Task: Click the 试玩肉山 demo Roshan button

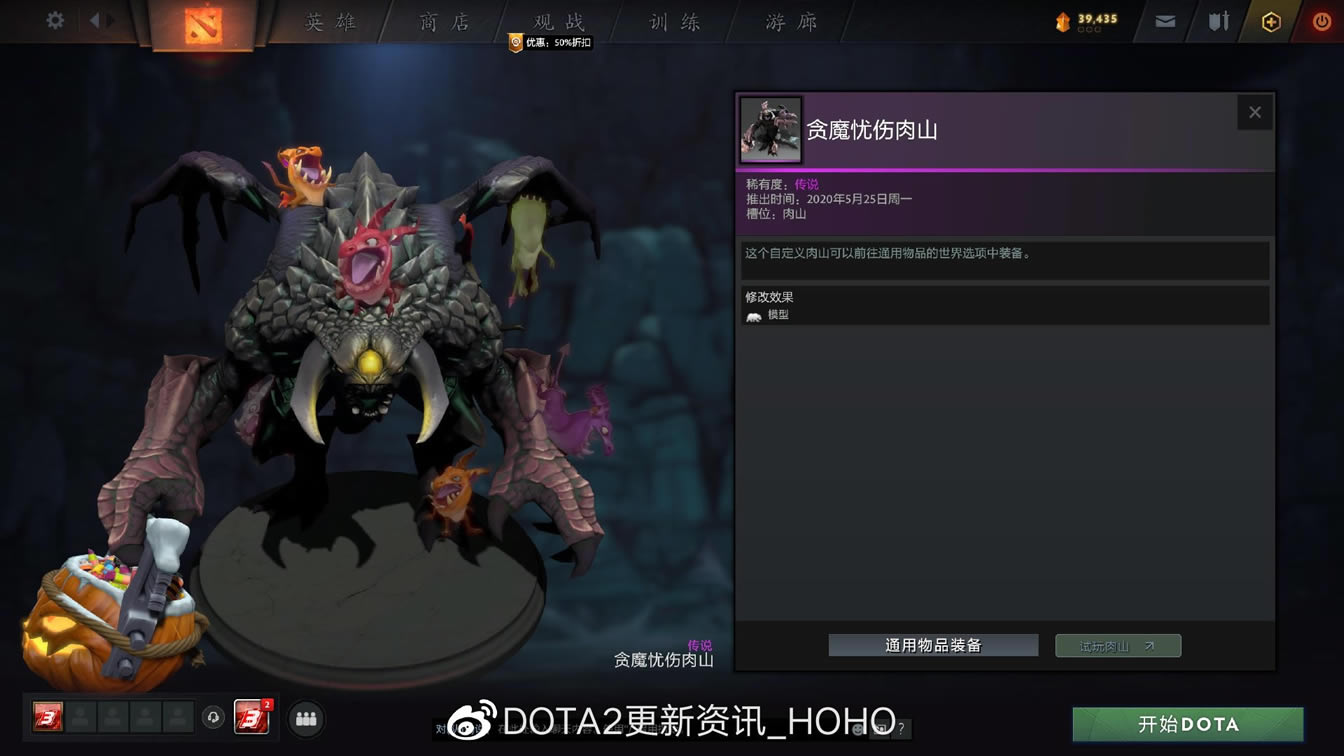Action: click(1117, 645)
